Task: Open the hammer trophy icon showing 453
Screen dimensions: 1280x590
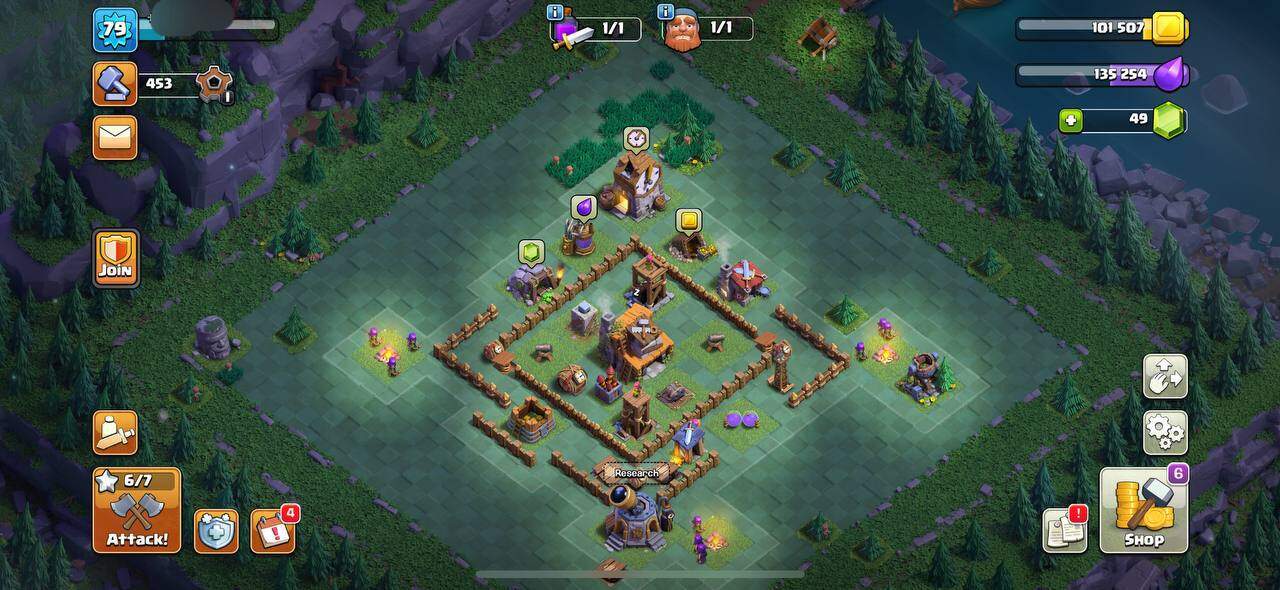Action: click(x=115, y=84)
